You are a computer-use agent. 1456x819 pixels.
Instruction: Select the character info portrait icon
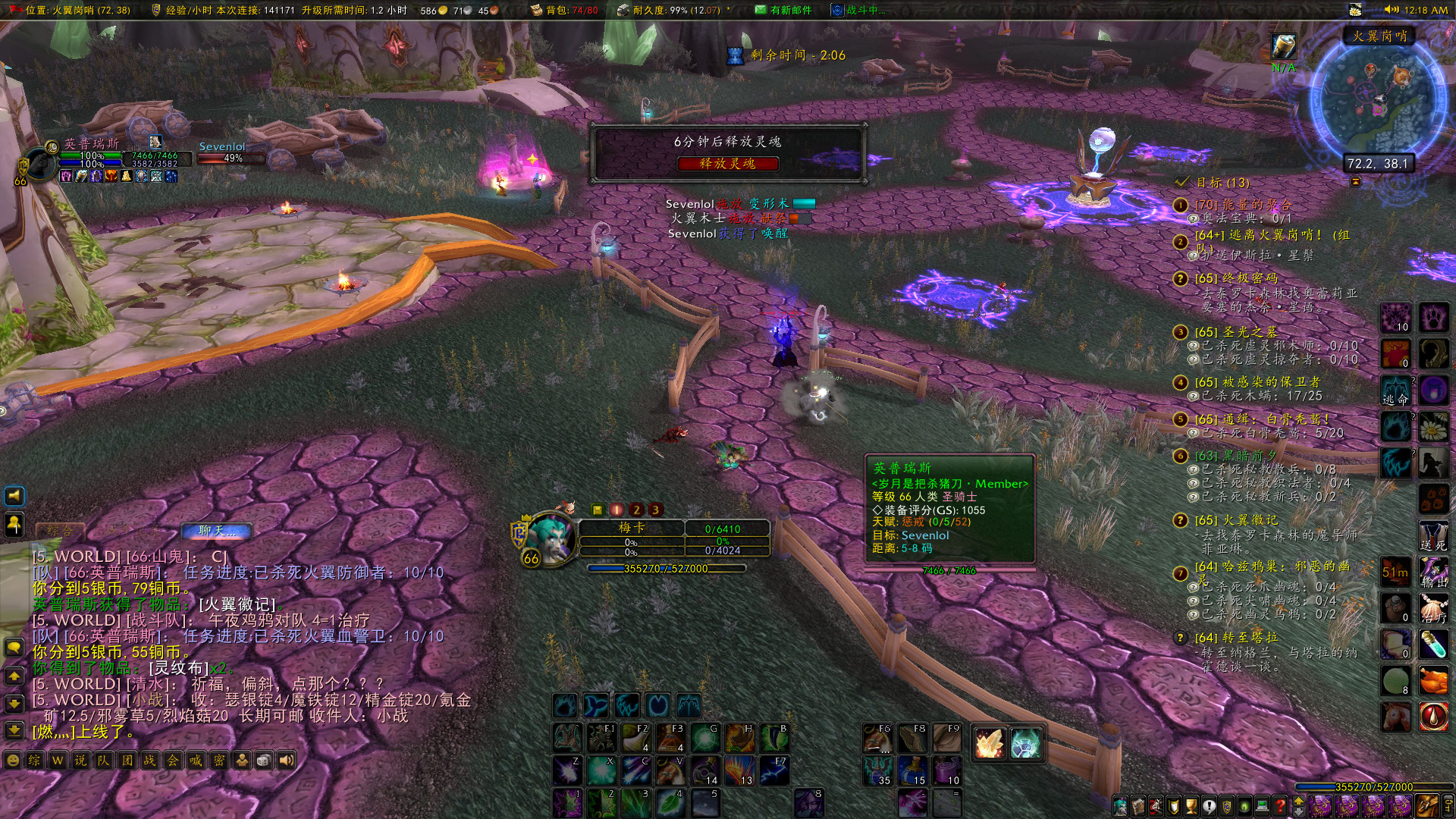1121,806
